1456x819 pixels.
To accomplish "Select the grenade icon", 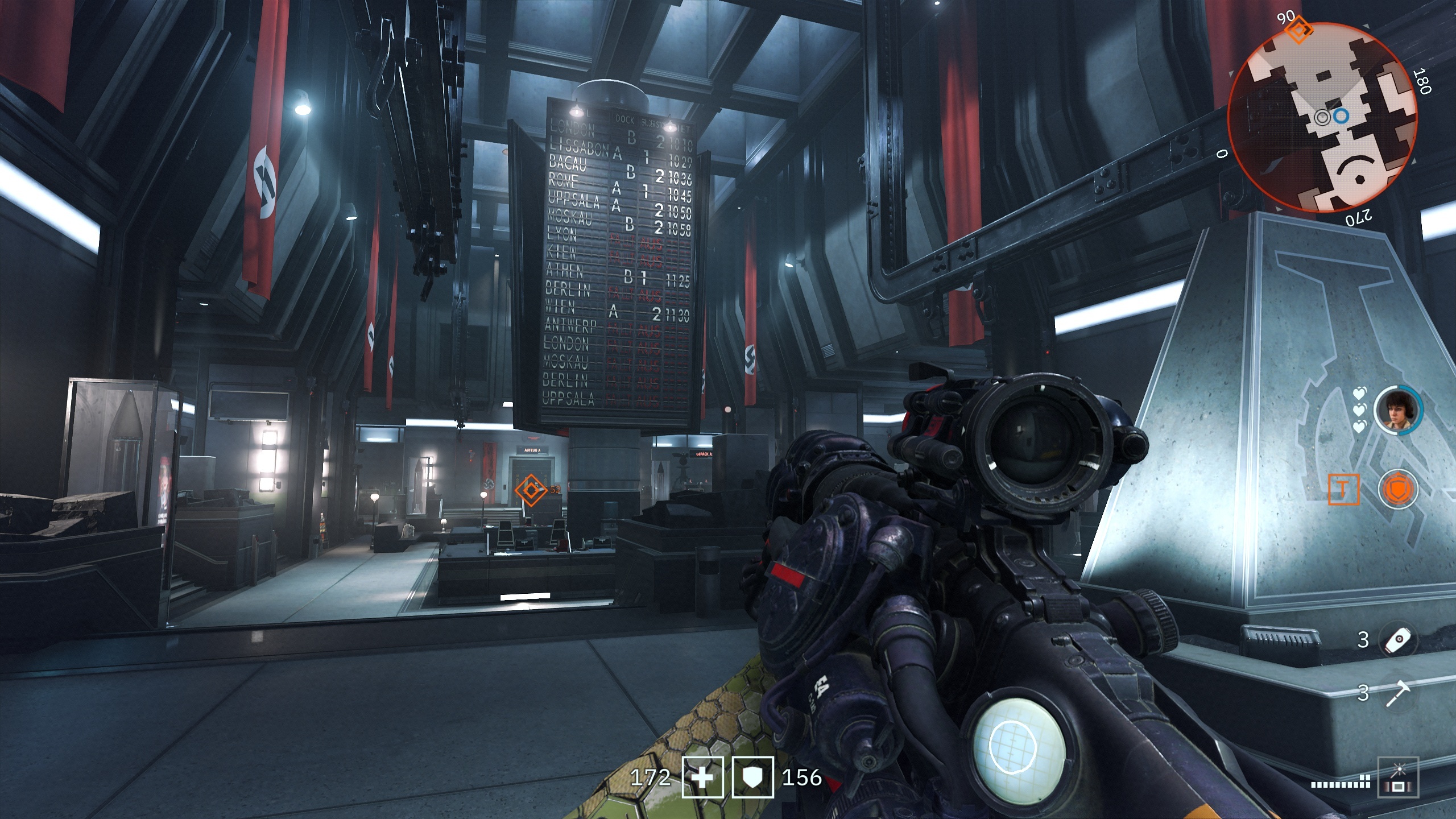I will tap(1399, 640).
